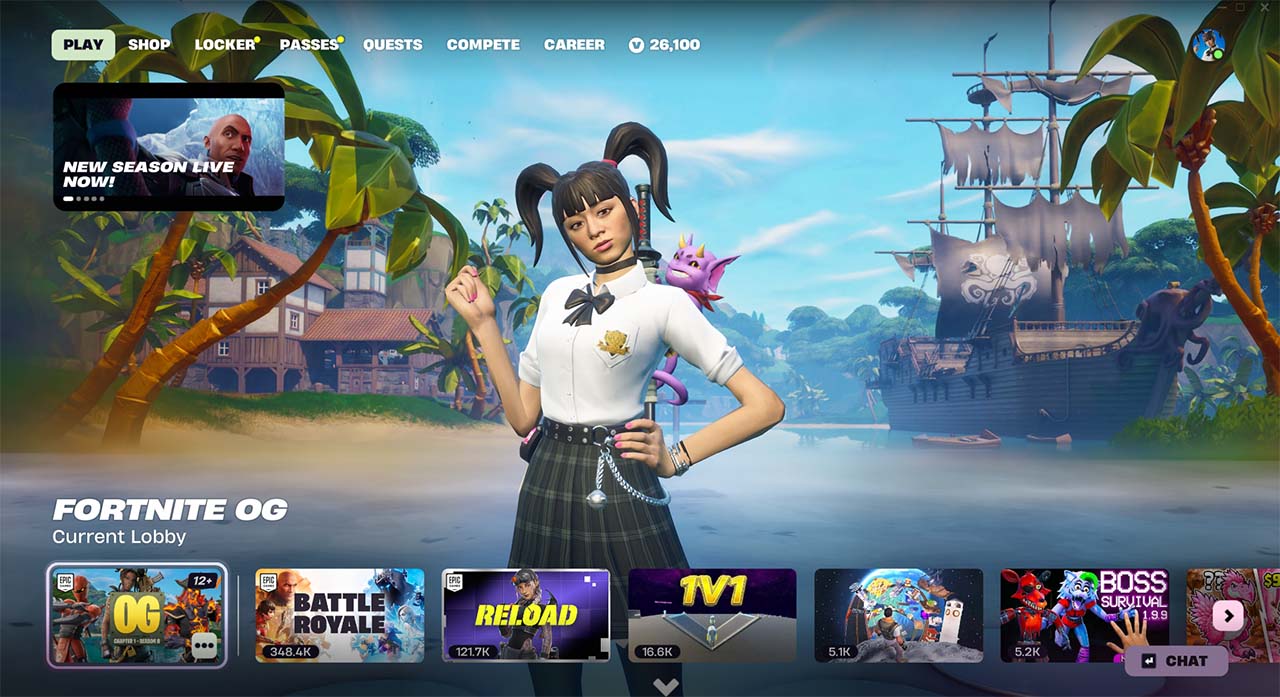The width and height of the screenshot is (1280, 697).
Task: Select the Reload mode tile
Action: click(x=526, y=614)
